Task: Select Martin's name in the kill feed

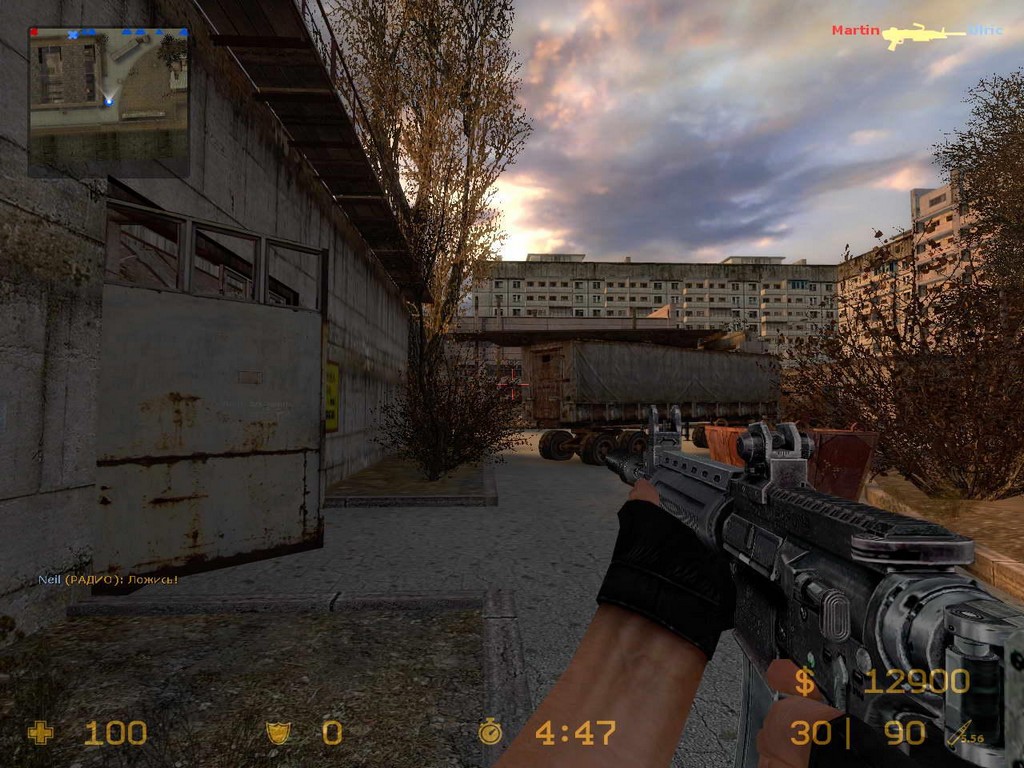Action: [855, 31]
